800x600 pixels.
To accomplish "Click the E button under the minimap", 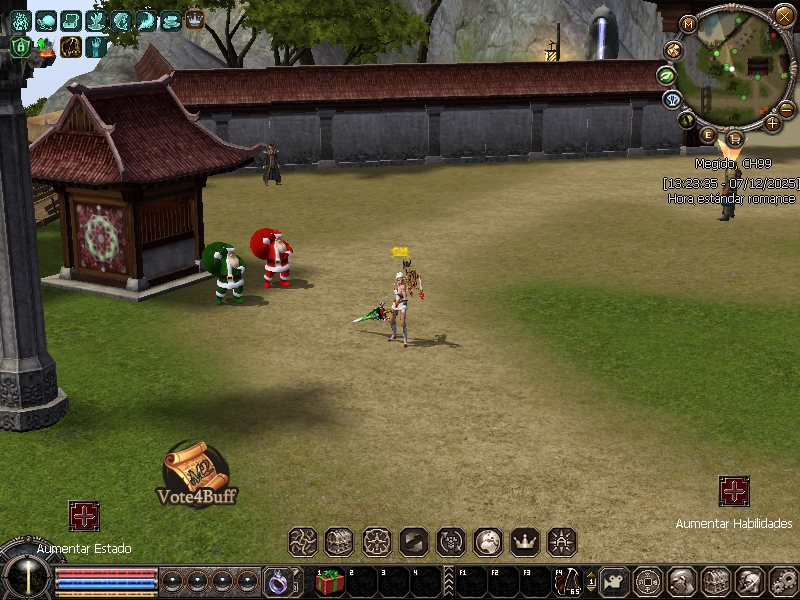I will (709, 134).
